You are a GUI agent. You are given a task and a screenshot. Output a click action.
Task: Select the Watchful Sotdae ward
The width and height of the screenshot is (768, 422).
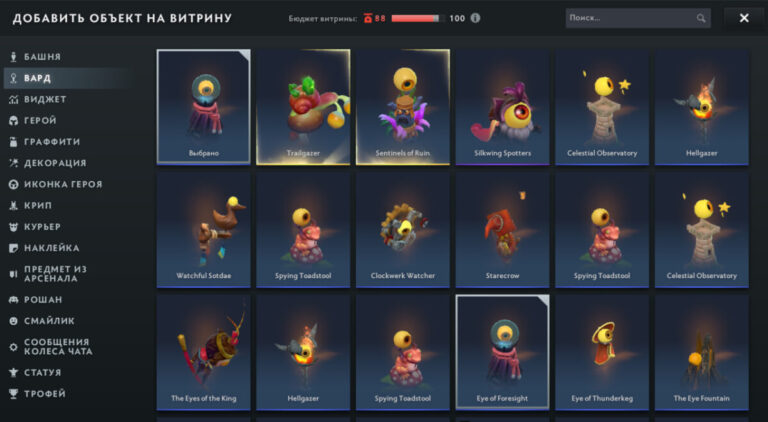pos(204,229)
